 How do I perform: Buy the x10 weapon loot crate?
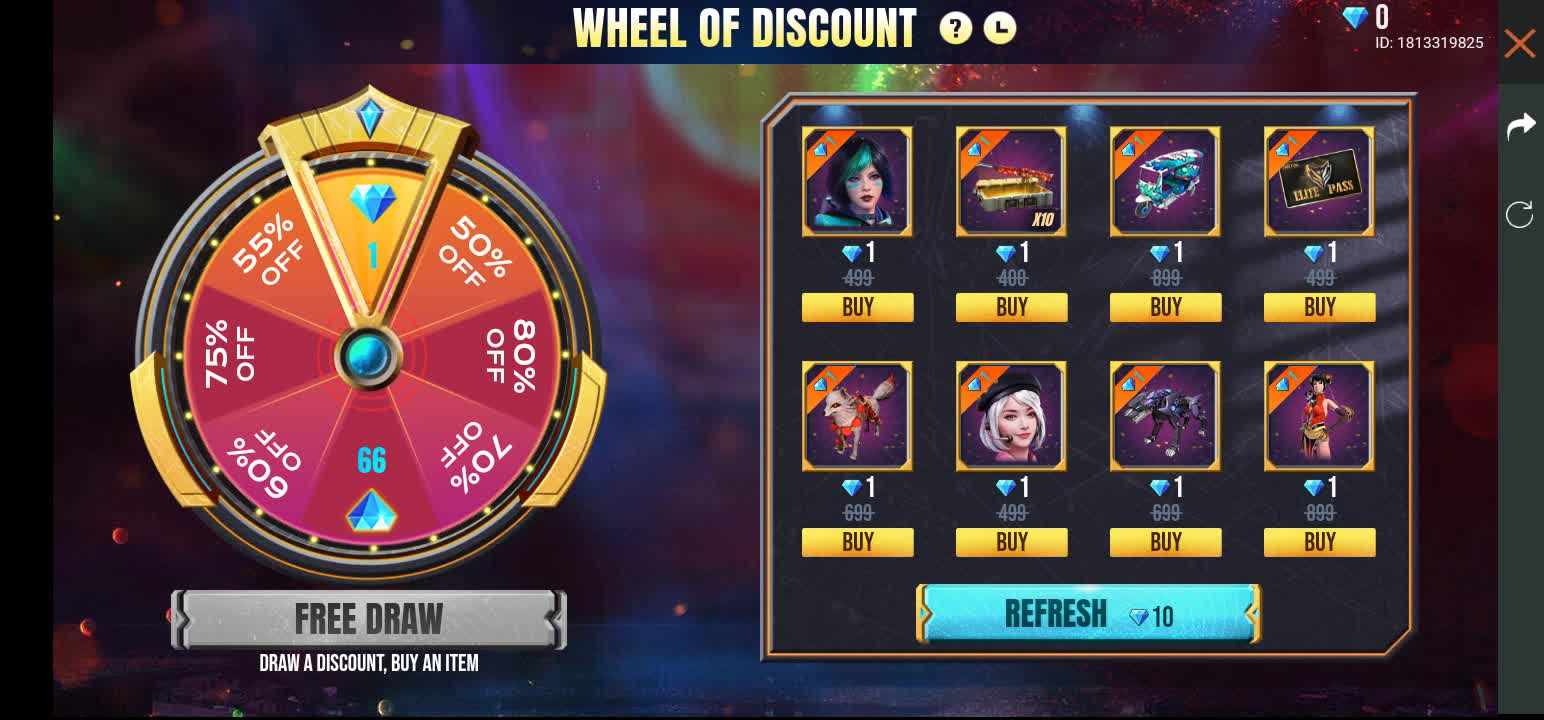[1011, 307]
